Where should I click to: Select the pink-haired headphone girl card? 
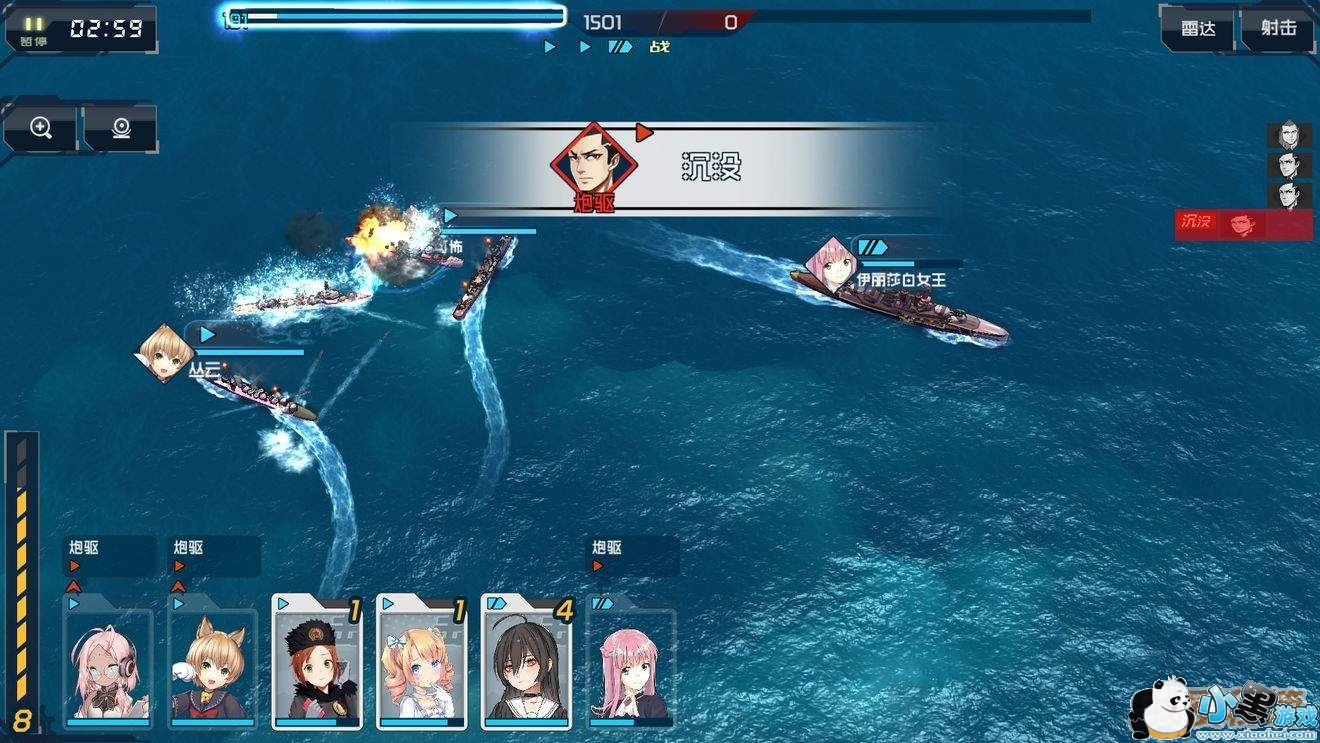click(x=108, y=663)
